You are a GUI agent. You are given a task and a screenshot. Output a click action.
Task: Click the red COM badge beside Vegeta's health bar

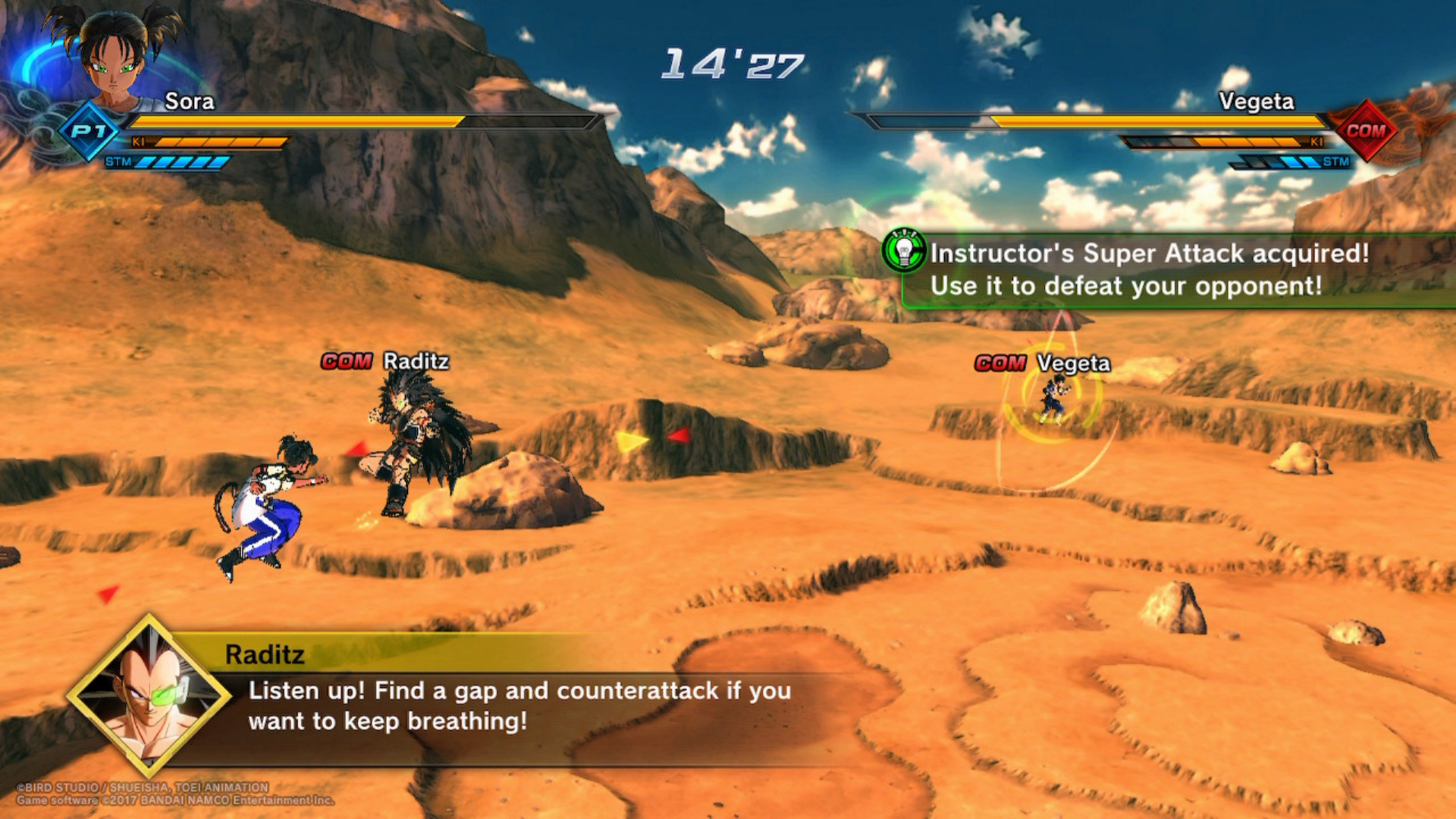[x=1365, y=131]
